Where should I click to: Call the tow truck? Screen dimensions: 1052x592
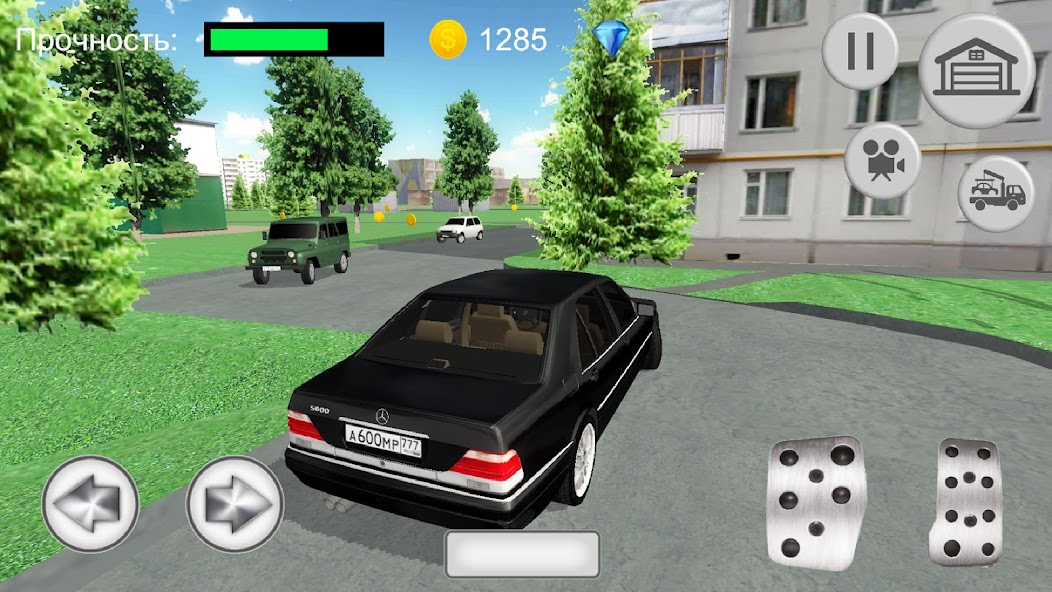tap(996, 194)
